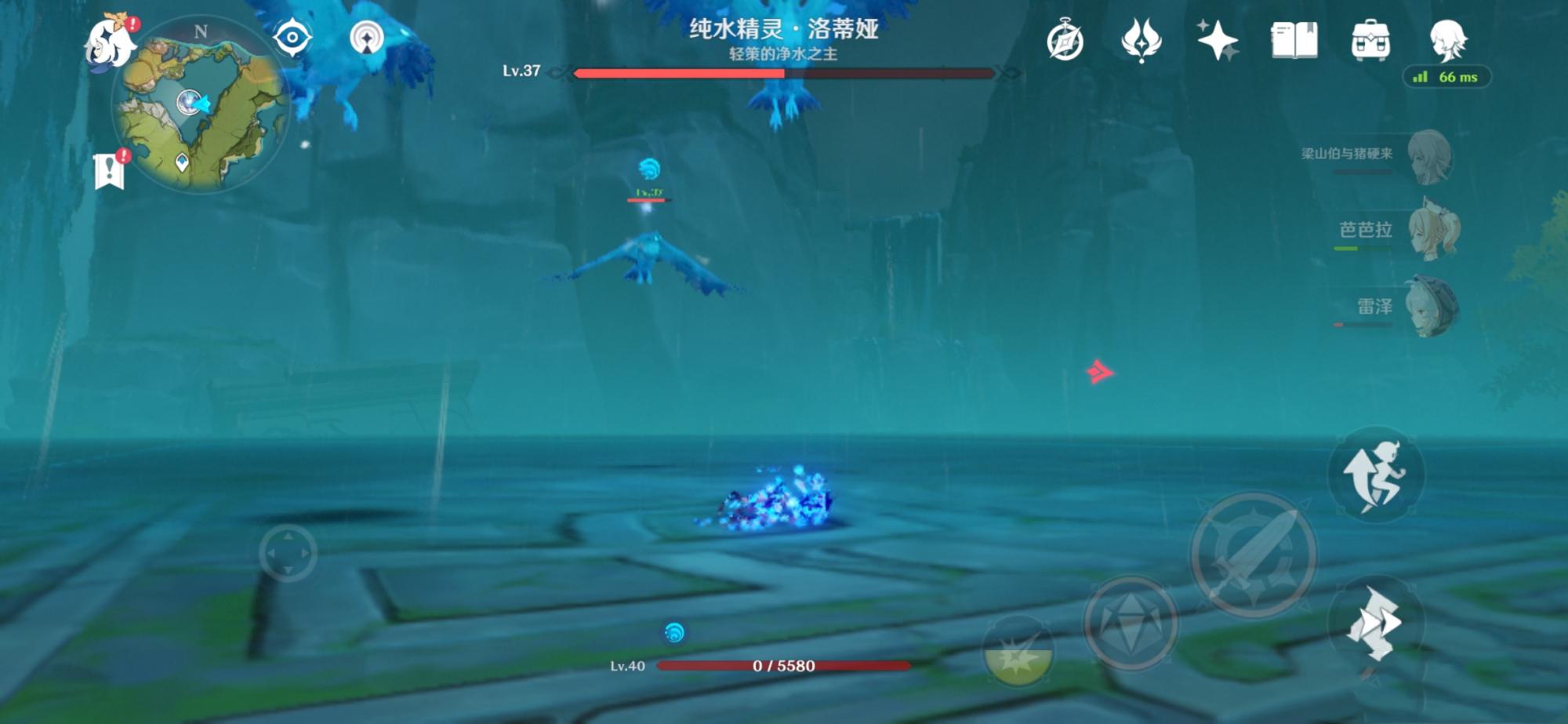Tap the elemental sight eye icon

click(x=291, y=38)
